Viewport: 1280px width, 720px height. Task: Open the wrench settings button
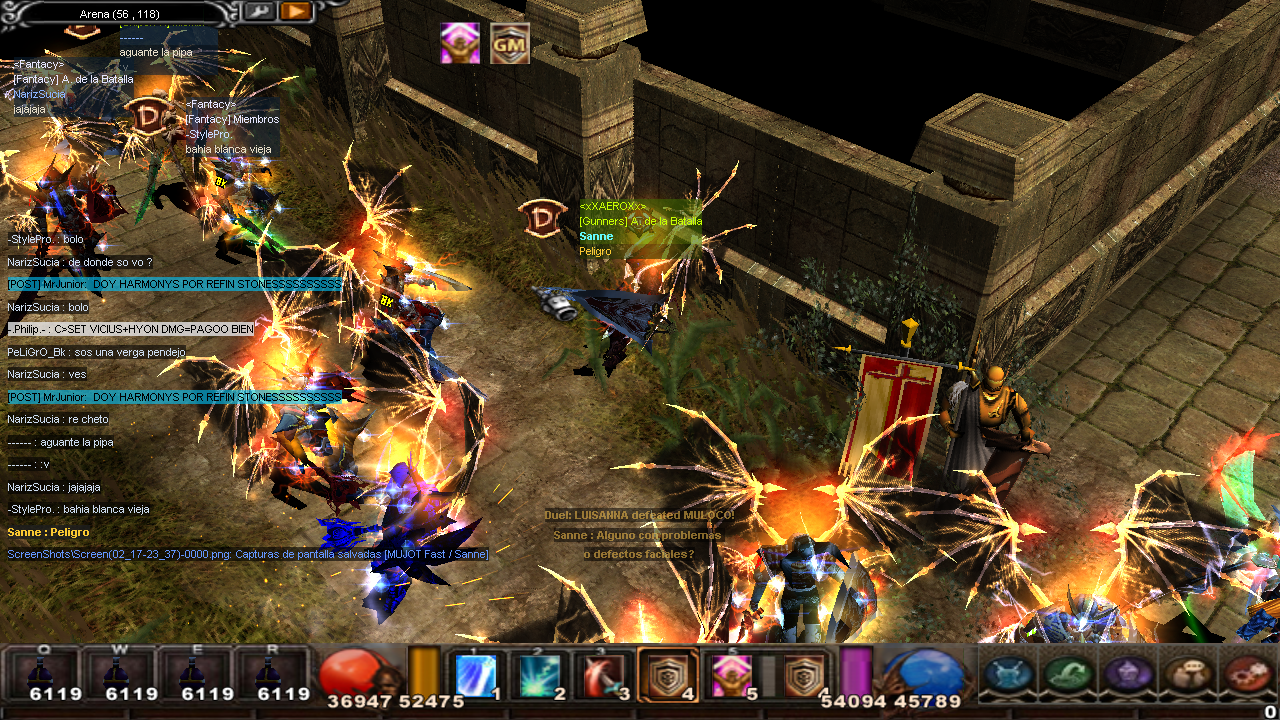point(259,12)
